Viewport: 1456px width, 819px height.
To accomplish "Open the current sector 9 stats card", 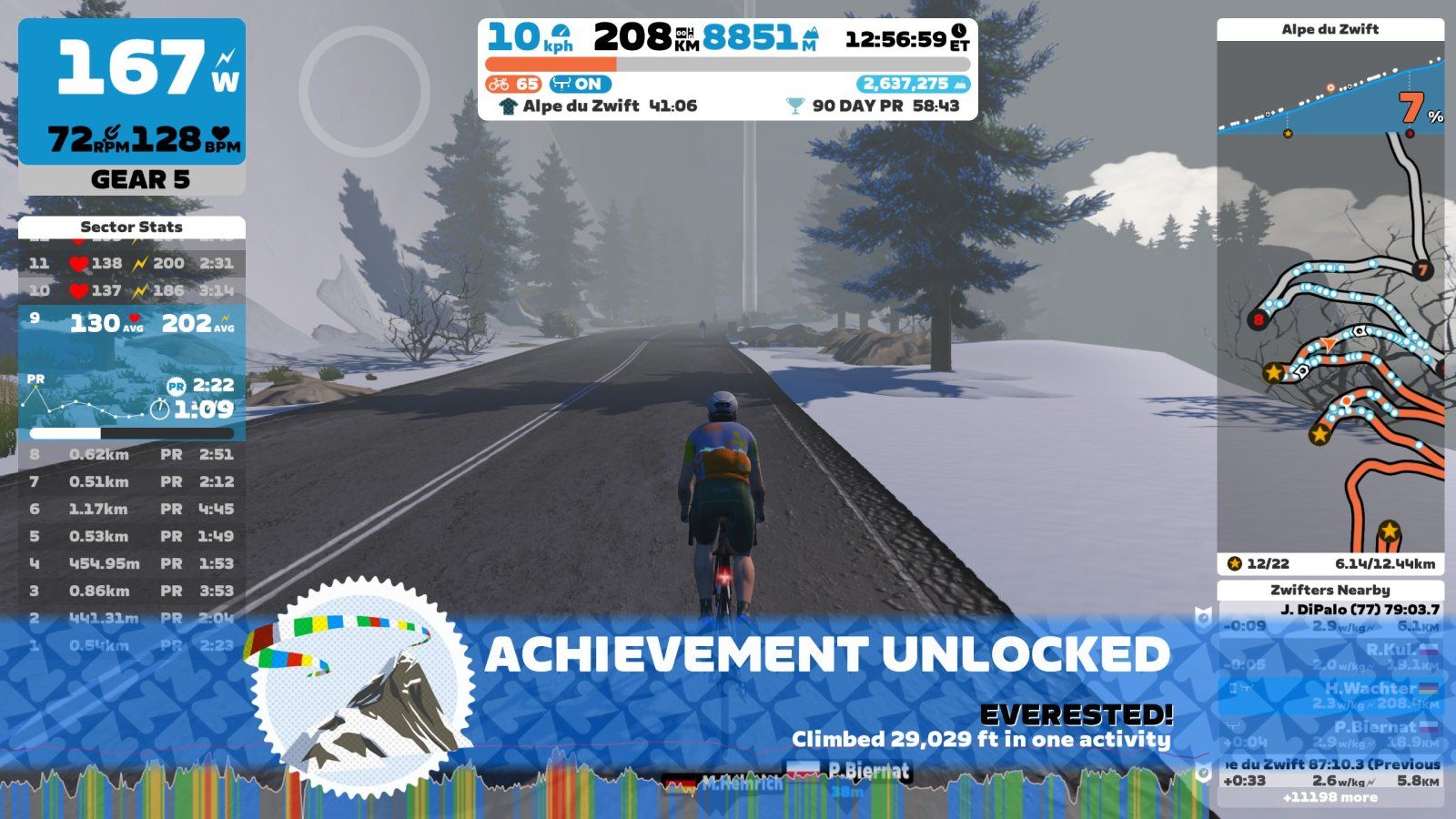I will [x=131, y=373].
